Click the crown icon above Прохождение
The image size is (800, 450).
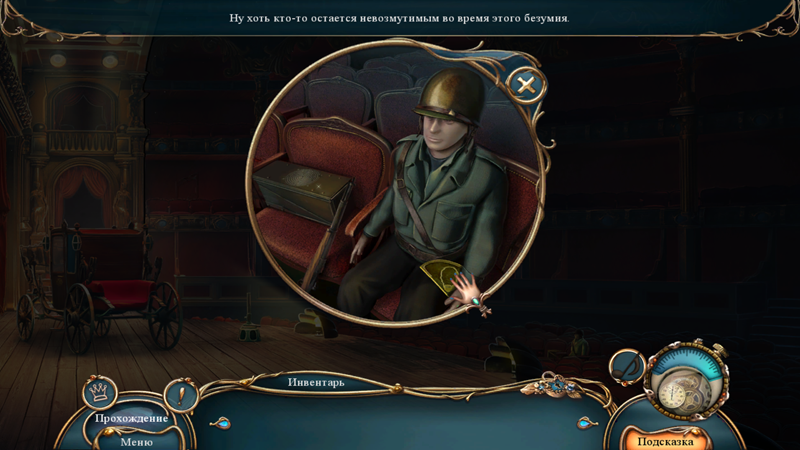[99, 391]
